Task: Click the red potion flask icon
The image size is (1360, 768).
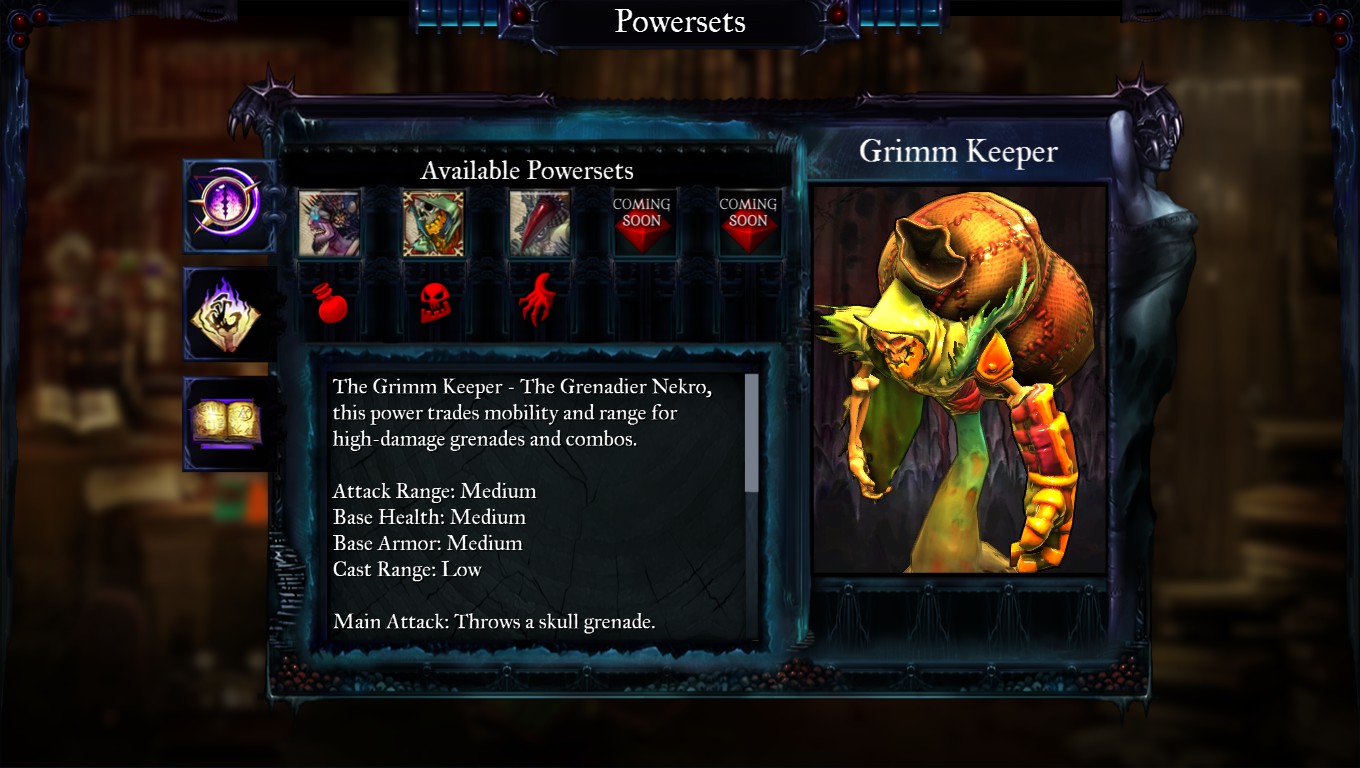Action: click(x=330, y=303)
